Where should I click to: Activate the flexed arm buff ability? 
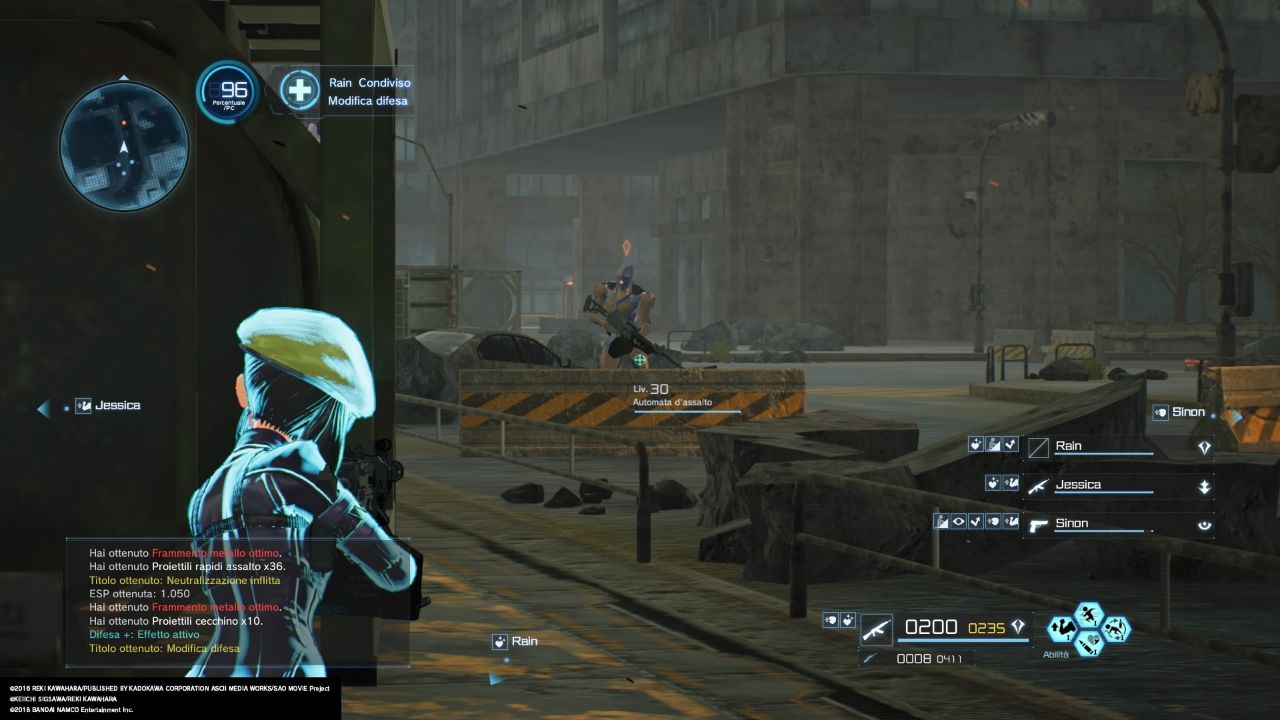tap(1061, 628)
